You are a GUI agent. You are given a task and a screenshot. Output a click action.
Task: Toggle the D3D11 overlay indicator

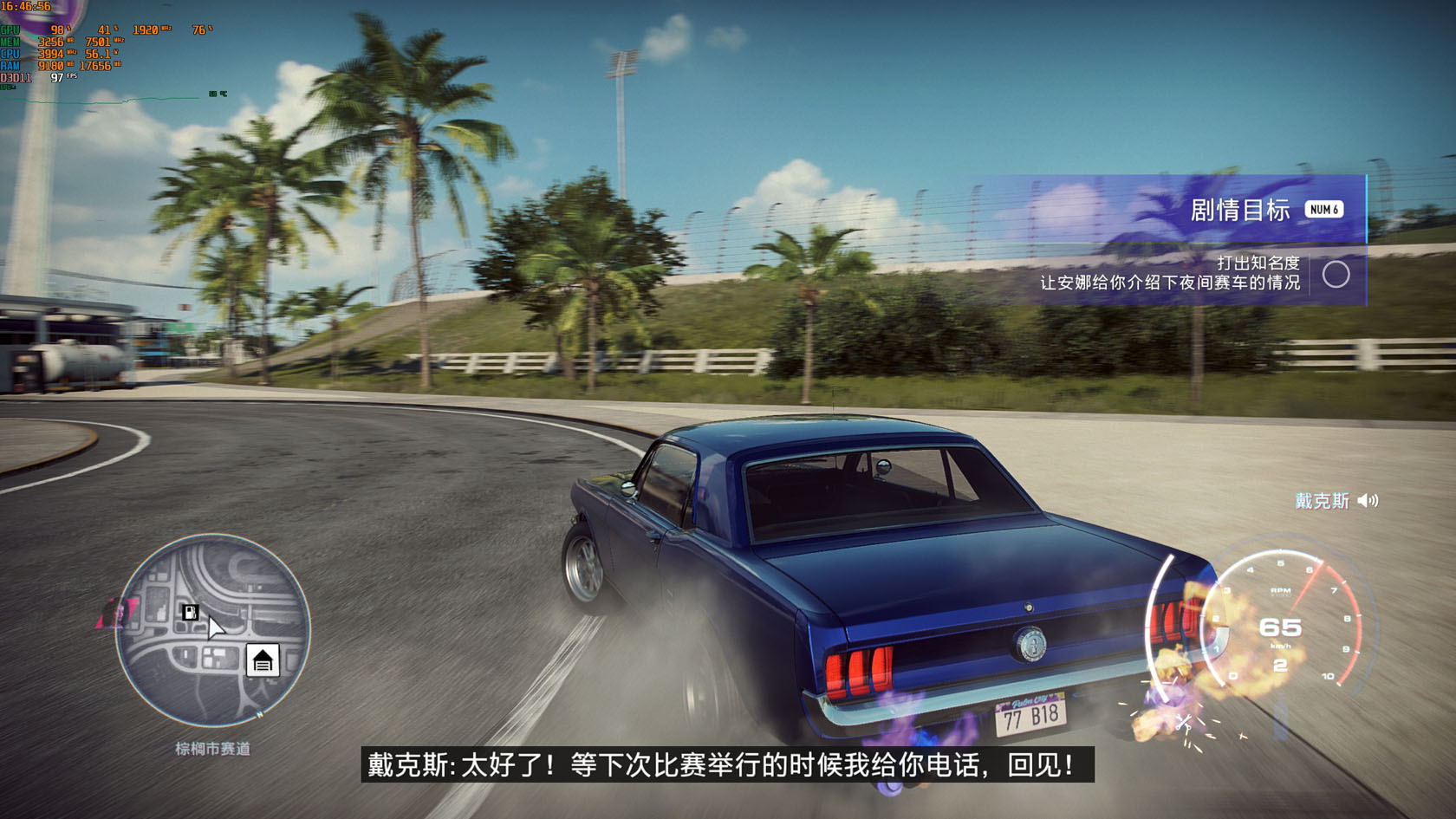click(14, 76)
